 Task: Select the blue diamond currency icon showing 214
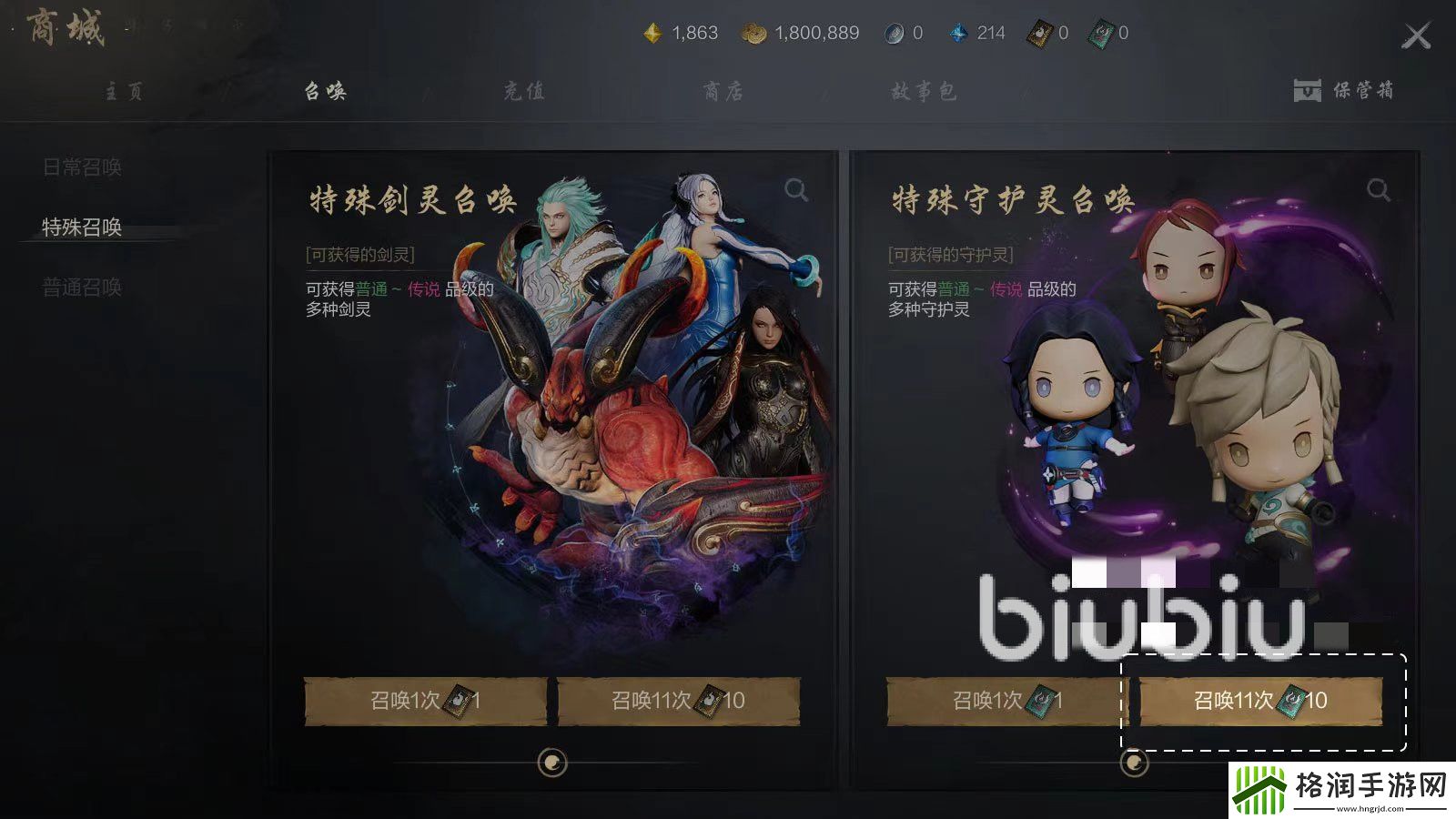(x=957, y=32)
